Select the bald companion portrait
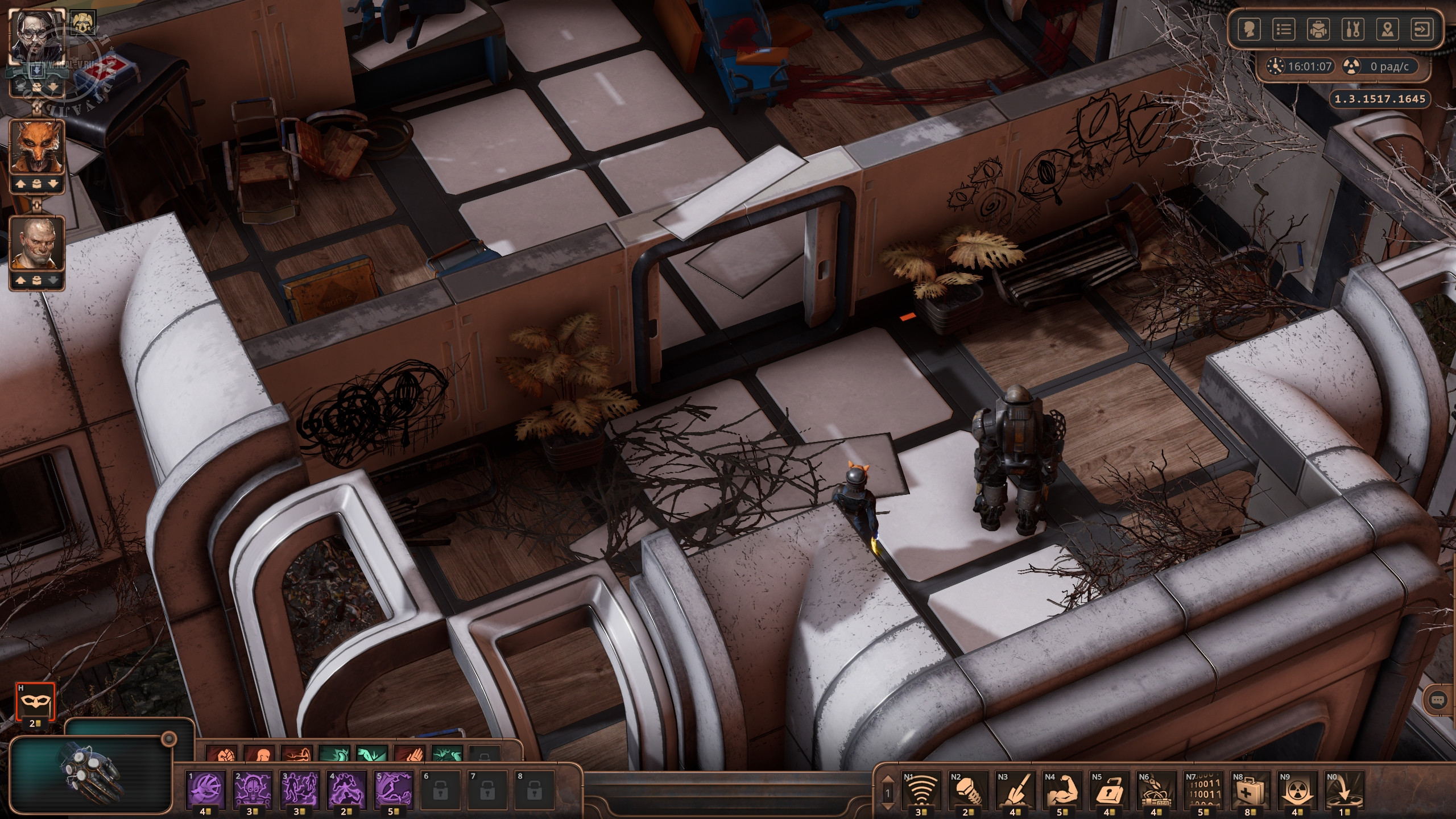The width and height of the screenshot is (1456, 819). [x=37, y=243]
